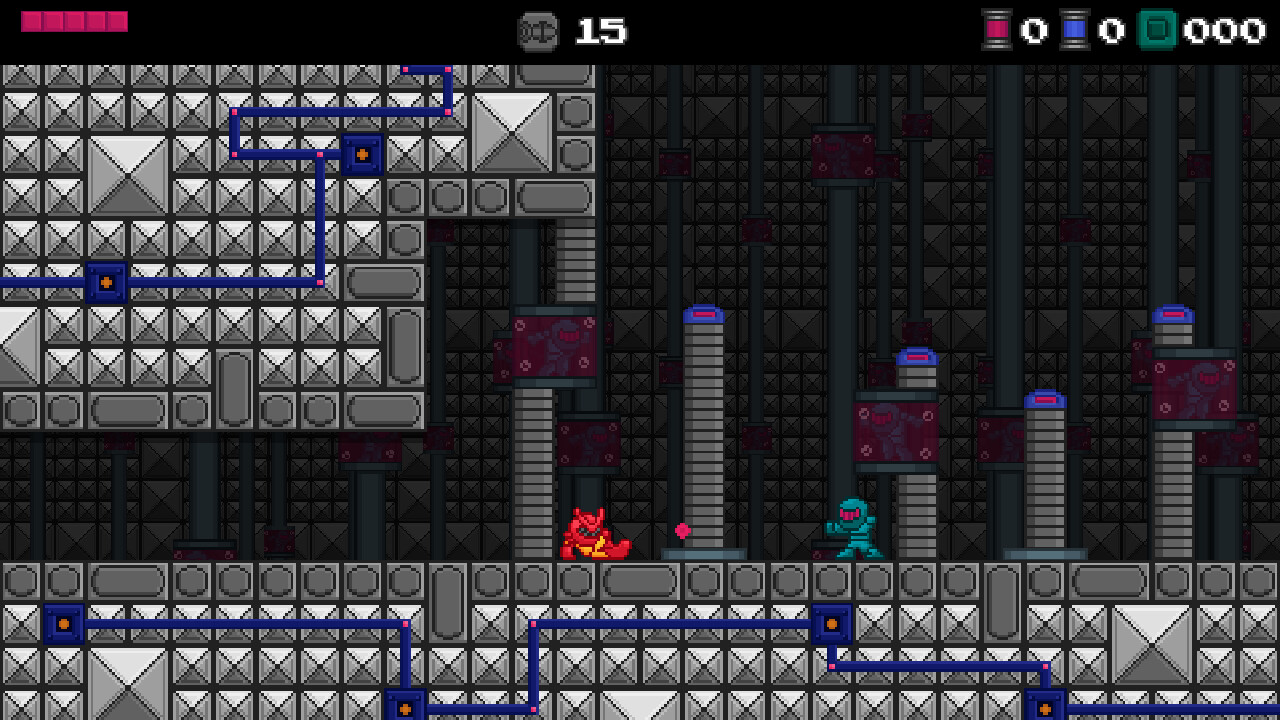Click the pink health bar segments
1280x720 pixels.
tap(75, 20)
